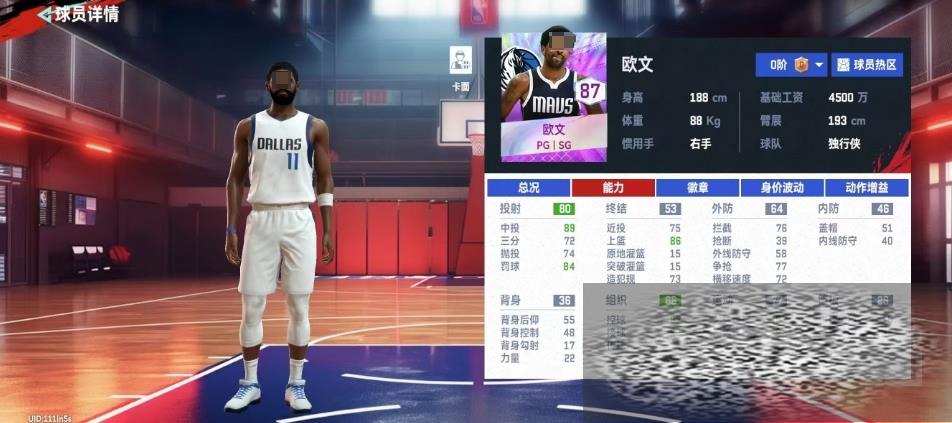Open the 徽章 badges tab

[x=697, y=188]
